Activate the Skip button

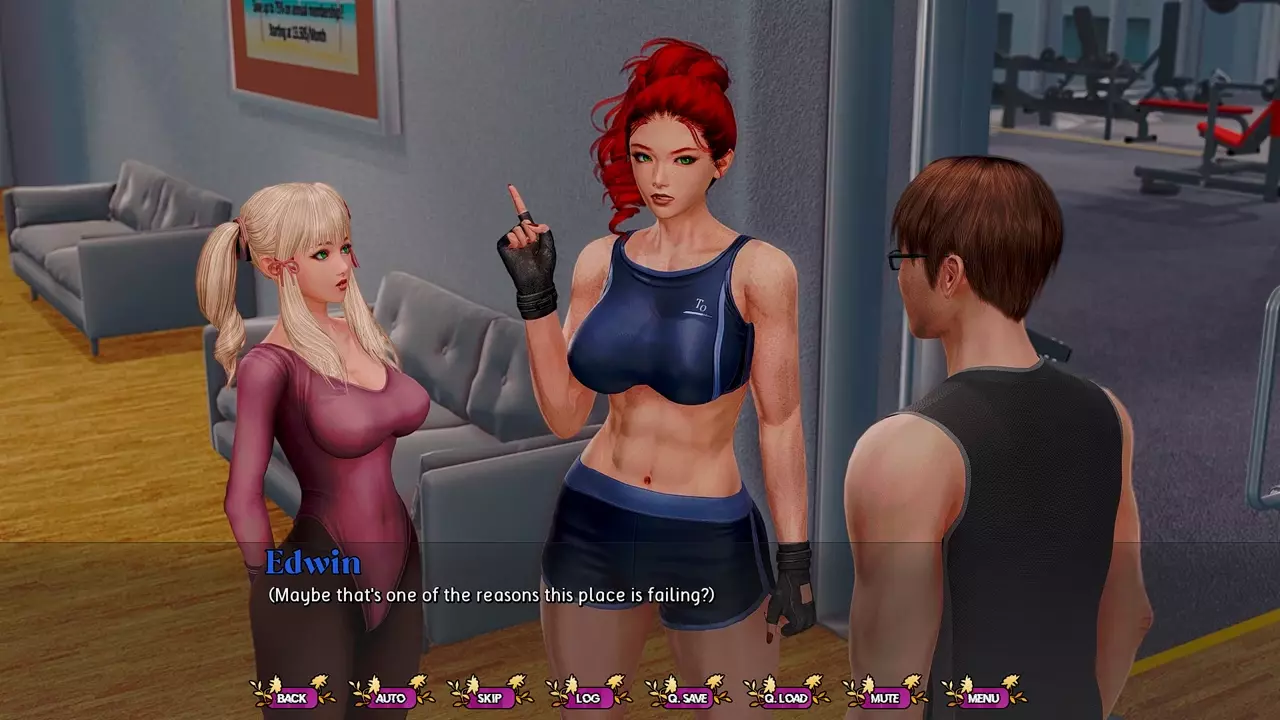[489, 697]
